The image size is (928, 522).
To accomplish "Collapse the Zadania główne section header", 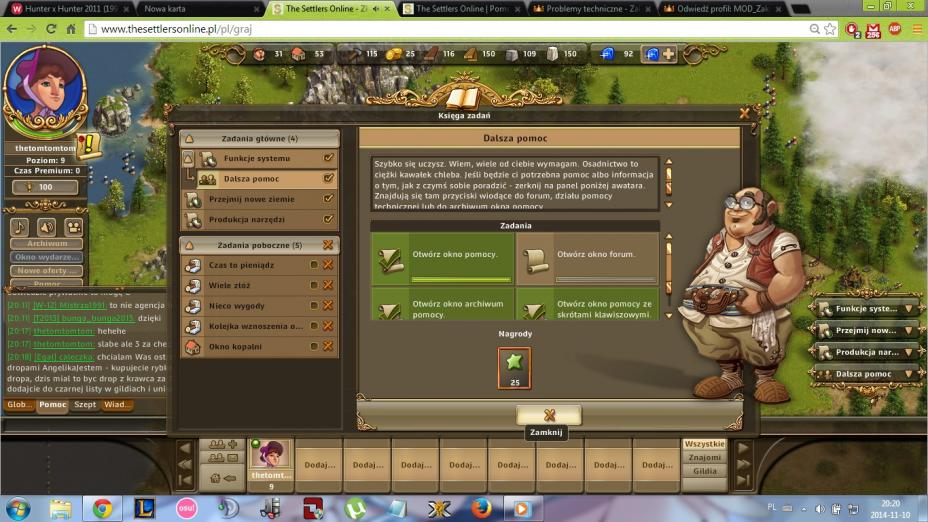I will [x=259, y=138].
